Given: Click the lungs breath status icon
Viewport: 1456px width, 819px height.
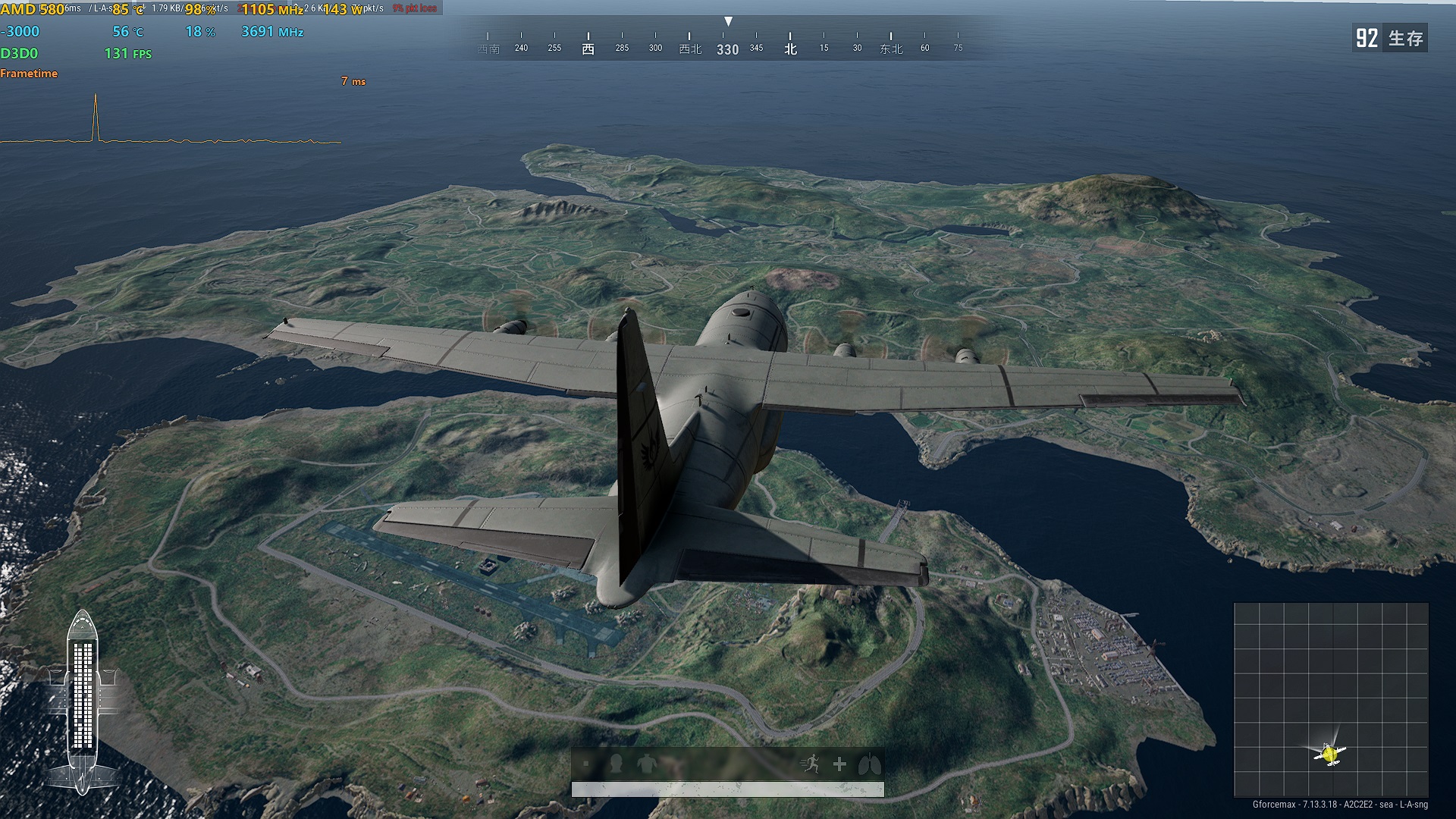Looking at the screenshot, I should (869, 764).
